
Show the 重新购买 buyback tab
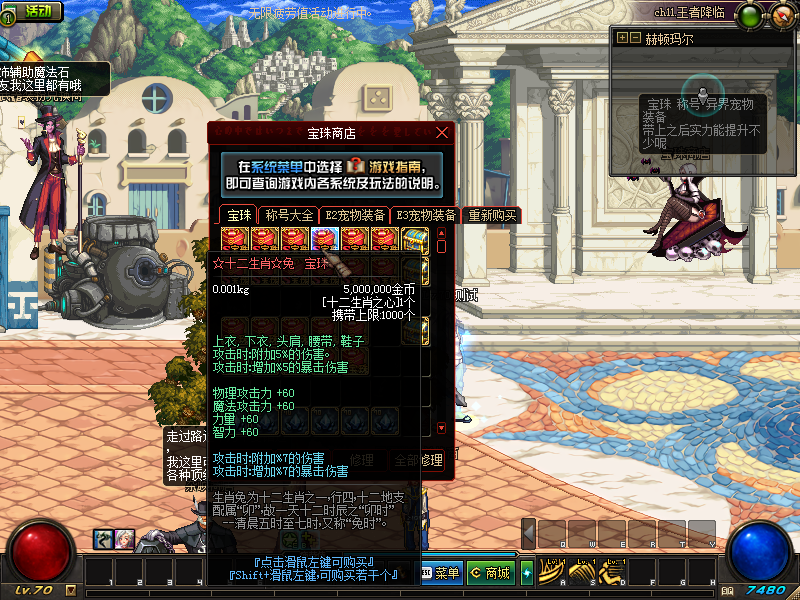point(492,215)
